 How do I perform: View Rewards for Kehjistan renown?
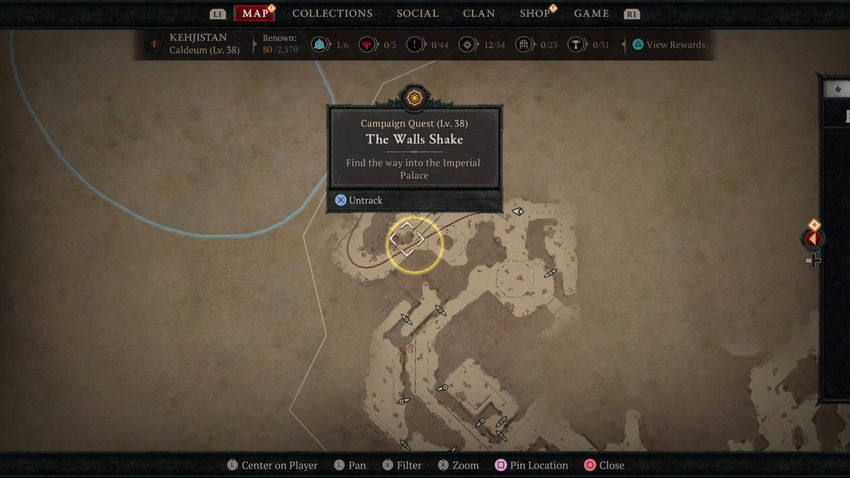(x=668, y=45)
